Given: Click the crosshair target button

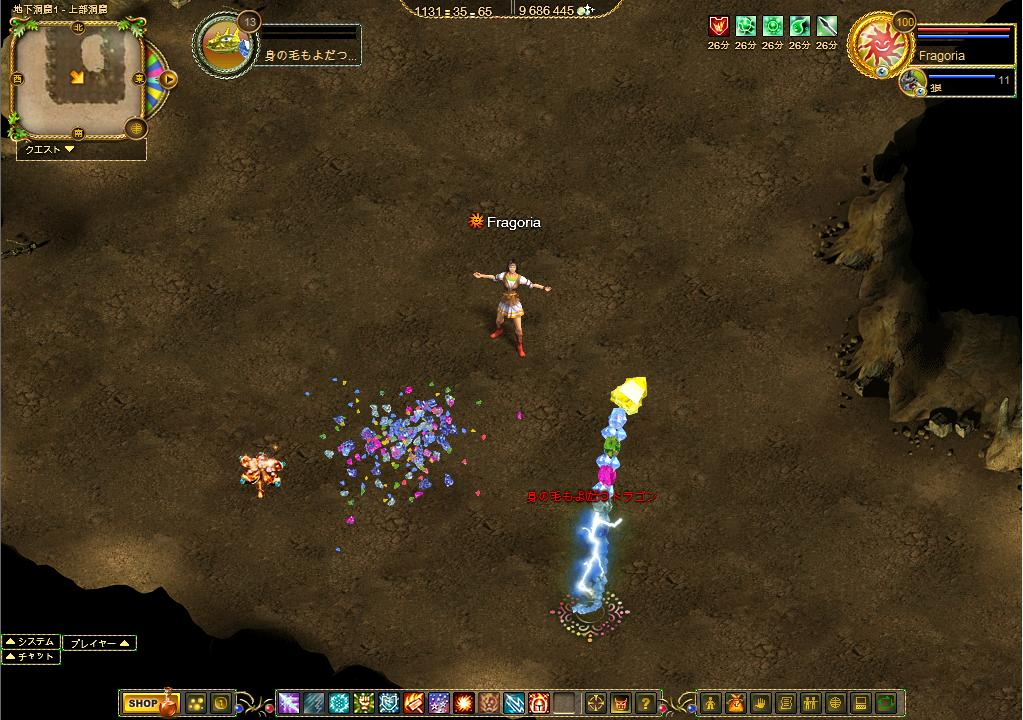Looking at the screenshot, I should (595, 703).
